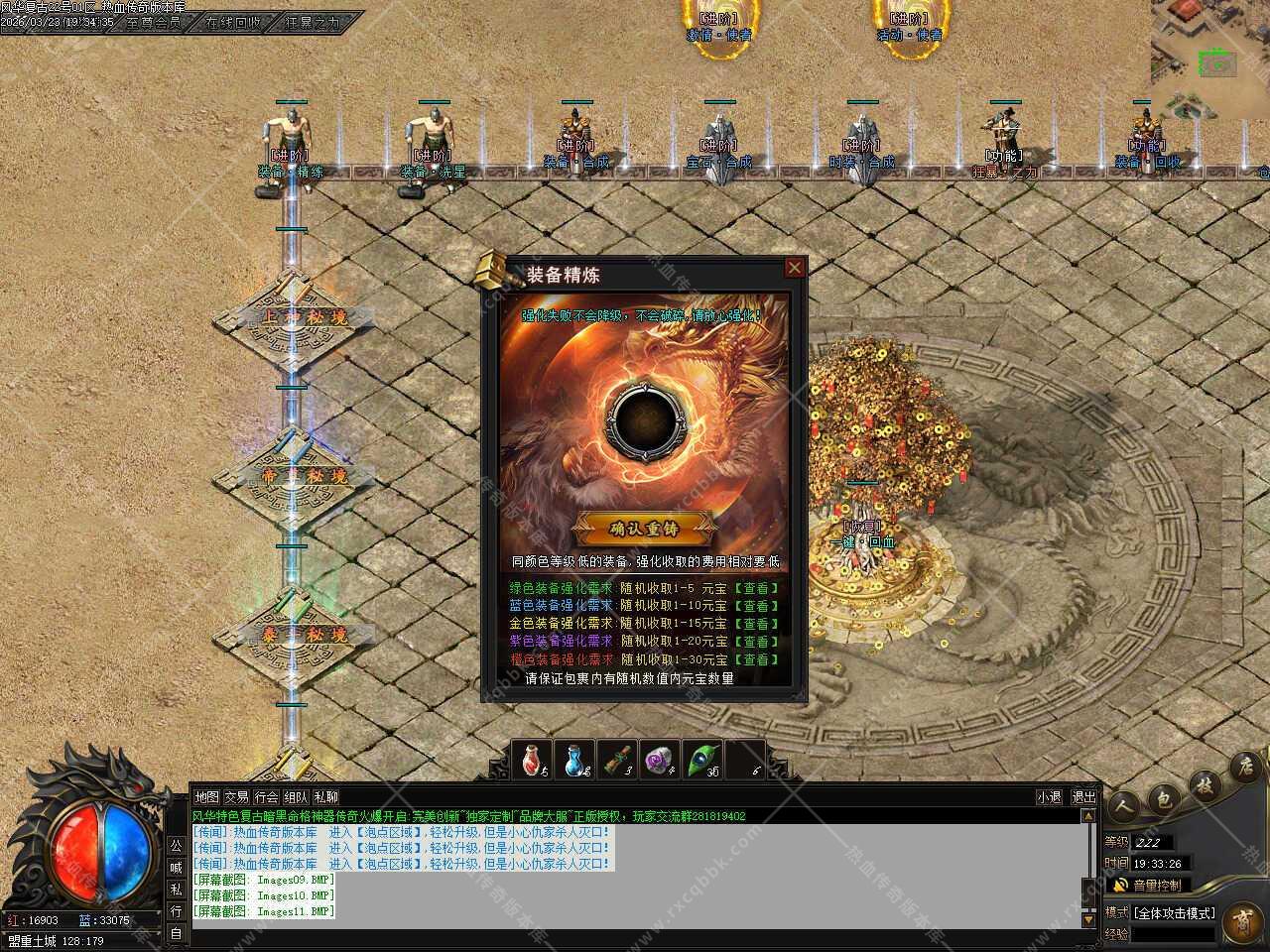Screen dimensions: 1270x952
Task: Click the 确认重铸 confirm button
Action: pos(644,529)
